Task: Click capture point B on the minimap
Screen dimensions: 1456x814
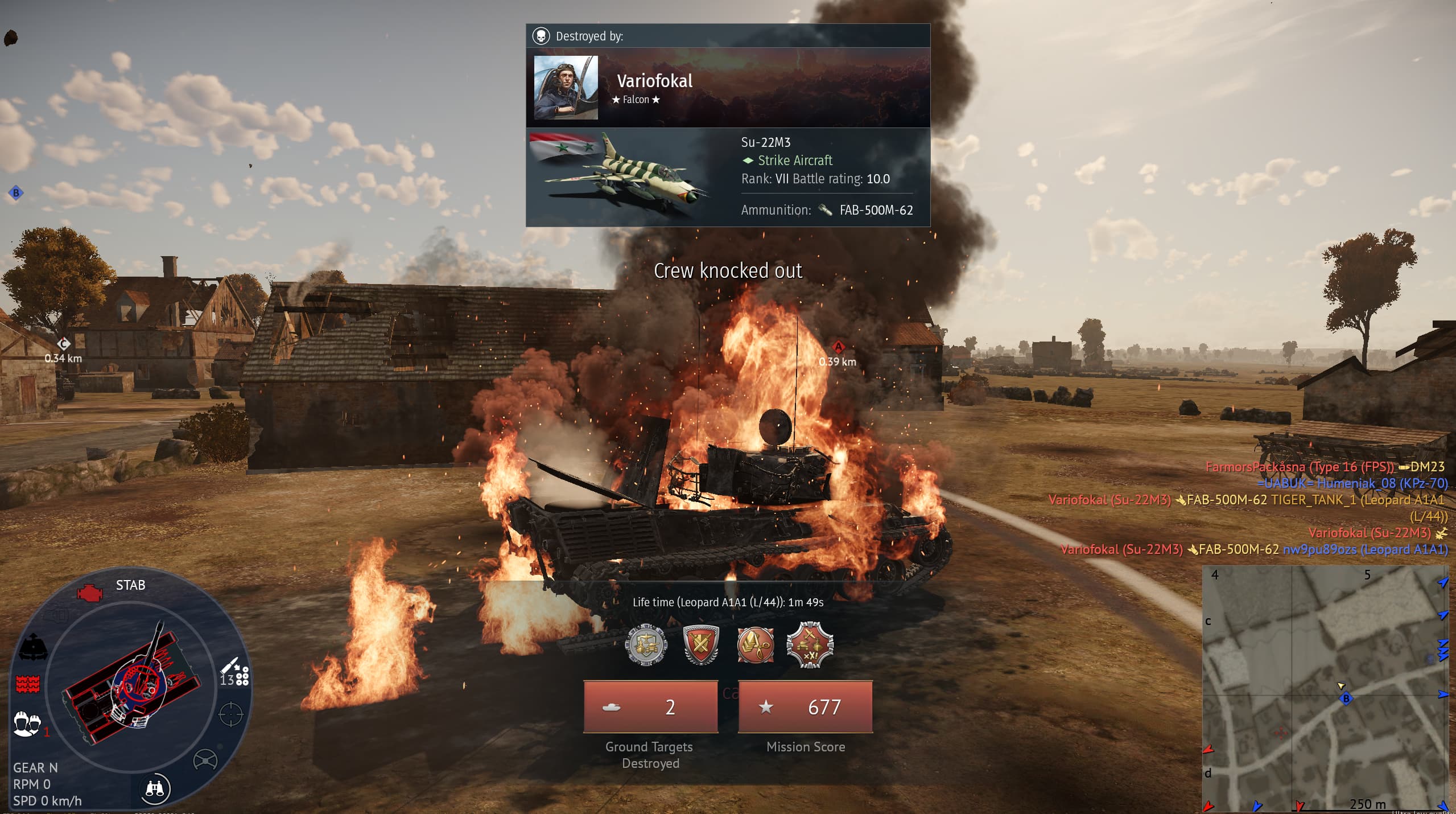Action: pyautogui.click(x=1346, y=698)
